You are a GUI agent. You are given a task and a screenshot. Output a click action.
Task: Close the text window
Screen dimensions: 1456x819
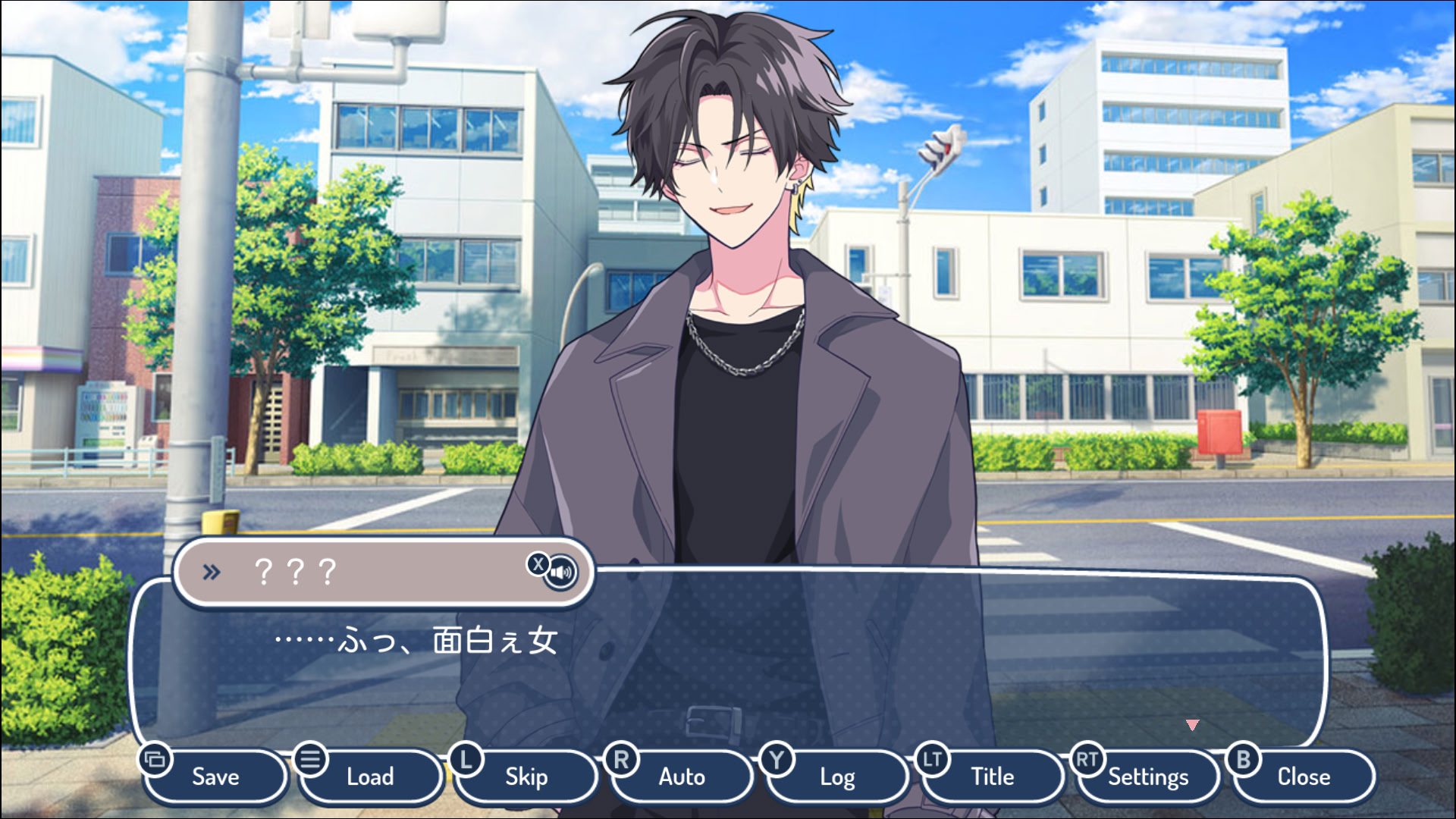(x=1304, y=777)
